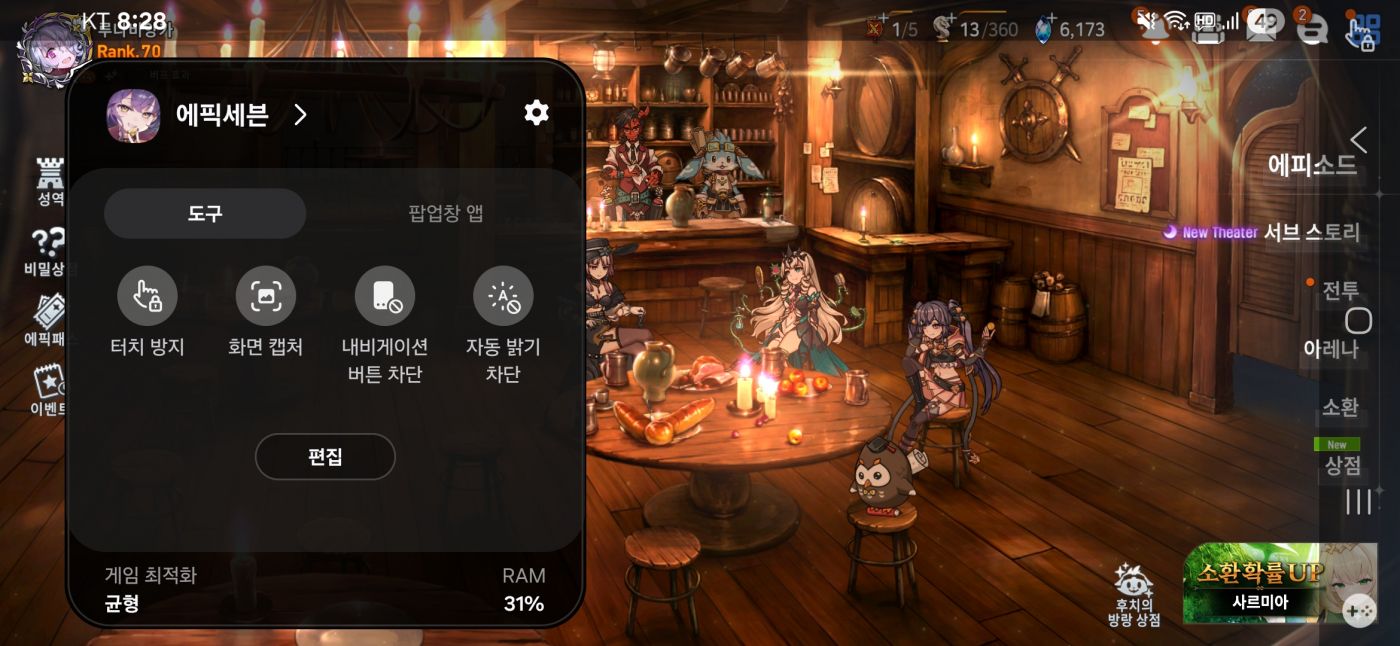The image size is (1400, 646).
Task: Select the 도구 tab
Action: click(x=205, y=213)
